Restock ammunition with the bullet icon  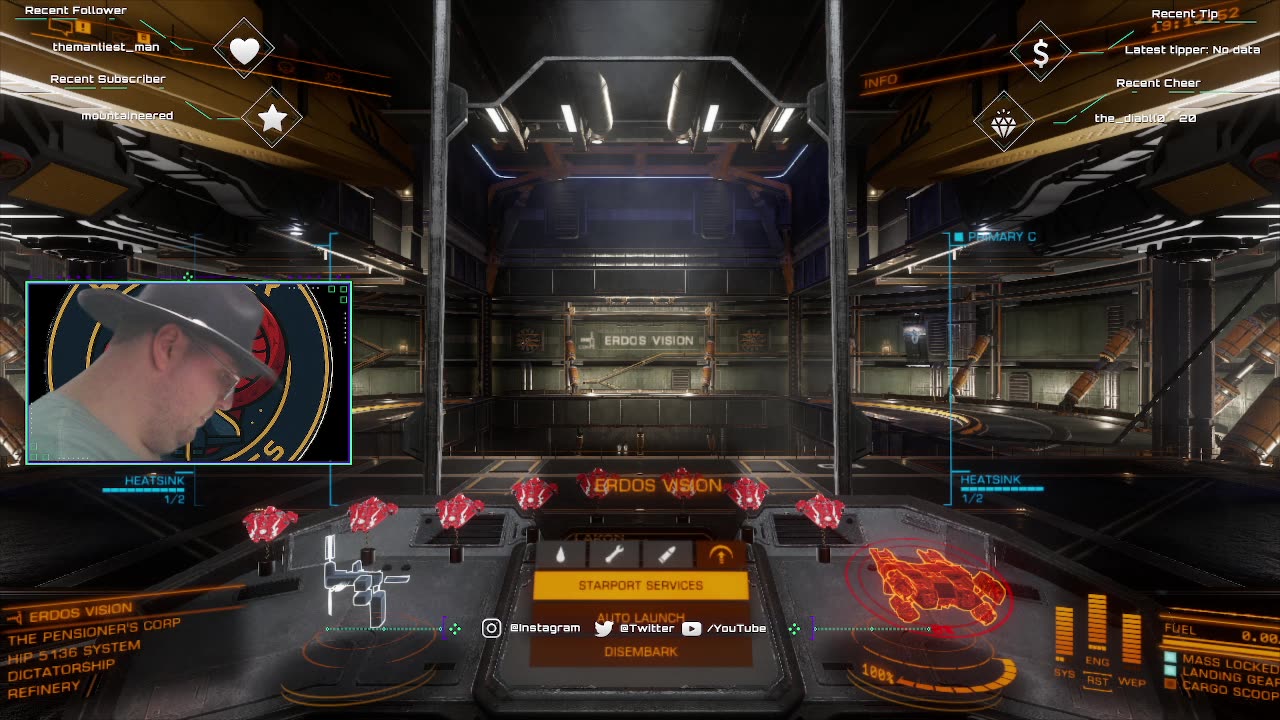click(667, 555)
